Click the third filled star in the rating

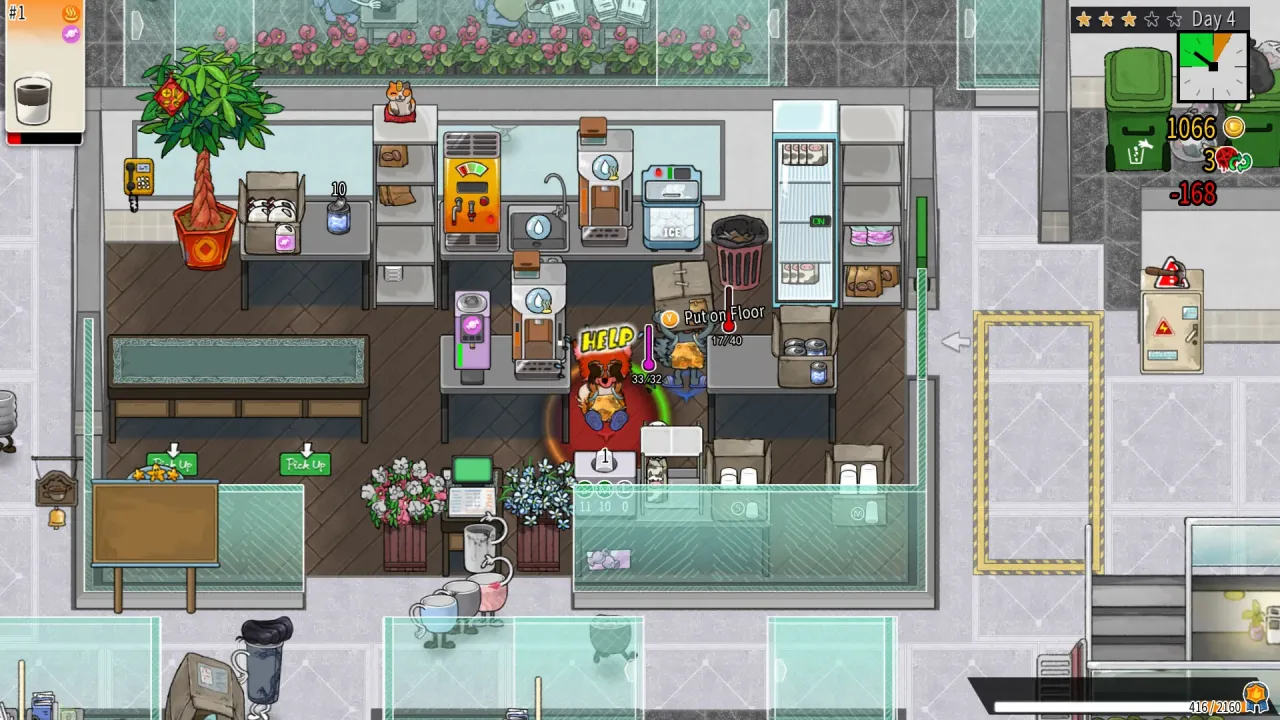(x=1129, y=18)
